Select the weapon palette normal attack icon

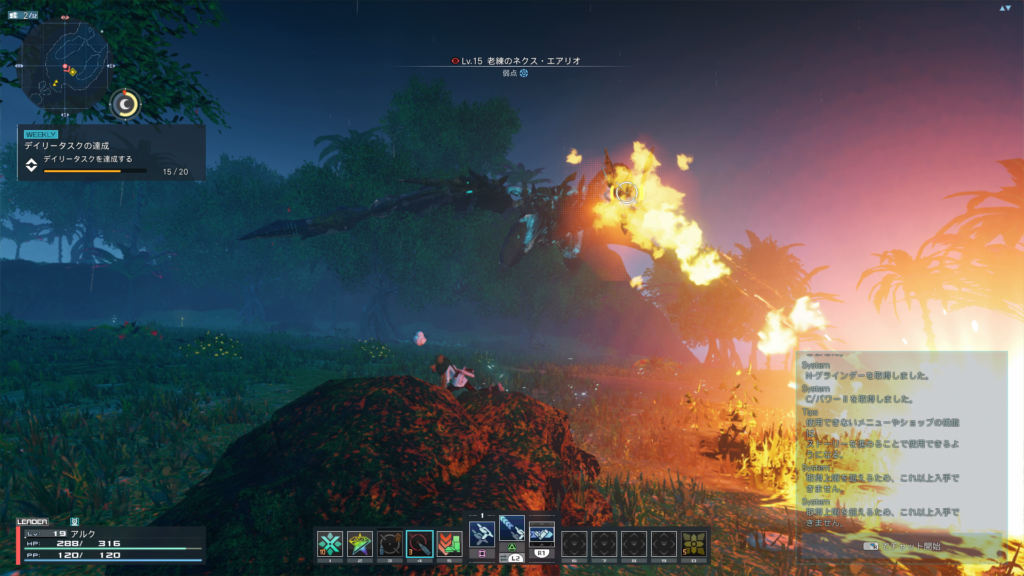(482, 534)
